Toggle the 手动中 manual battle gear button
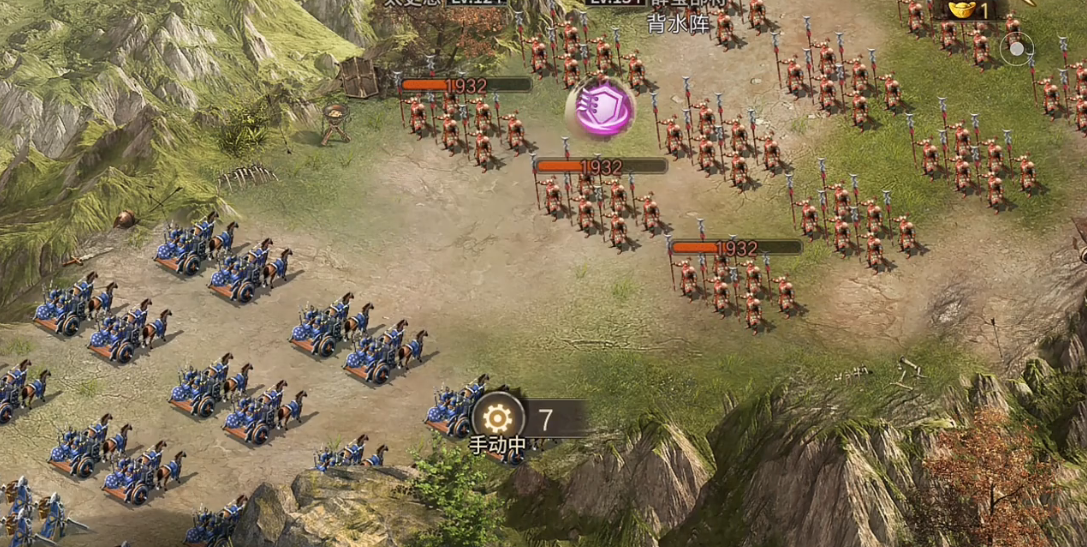 tap(498, 418)
